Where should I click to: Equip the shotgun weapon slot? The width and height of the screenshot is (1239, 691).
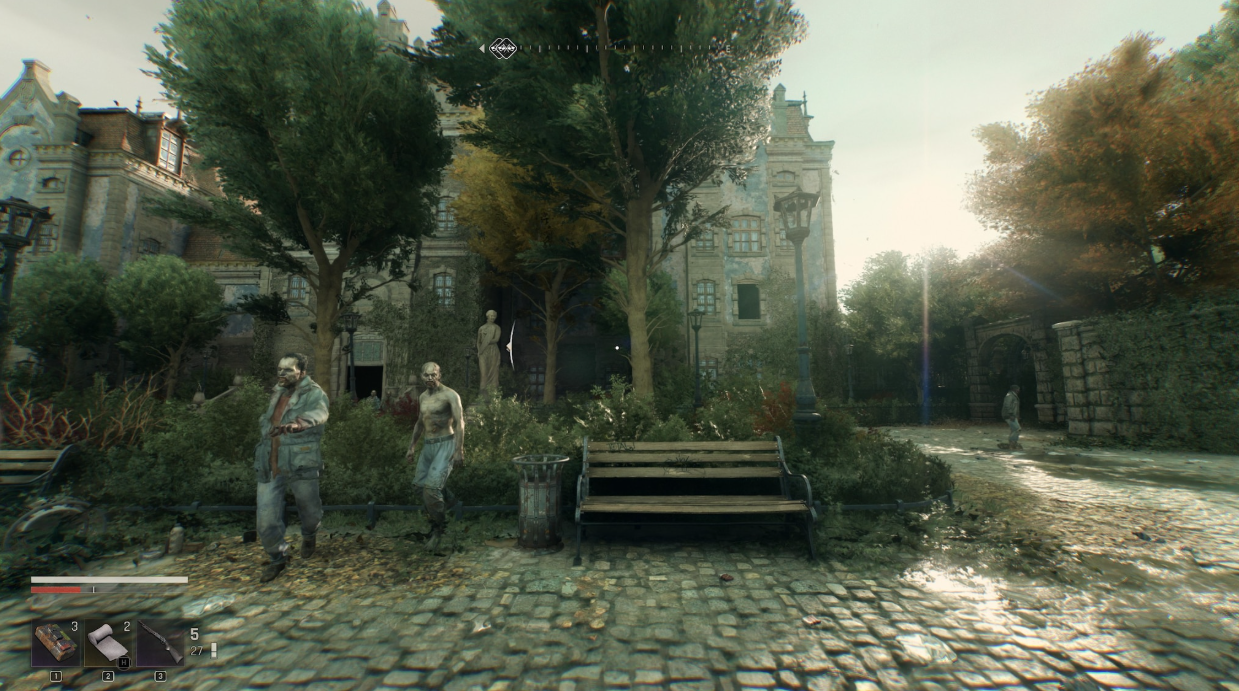(x=160, y=644)
